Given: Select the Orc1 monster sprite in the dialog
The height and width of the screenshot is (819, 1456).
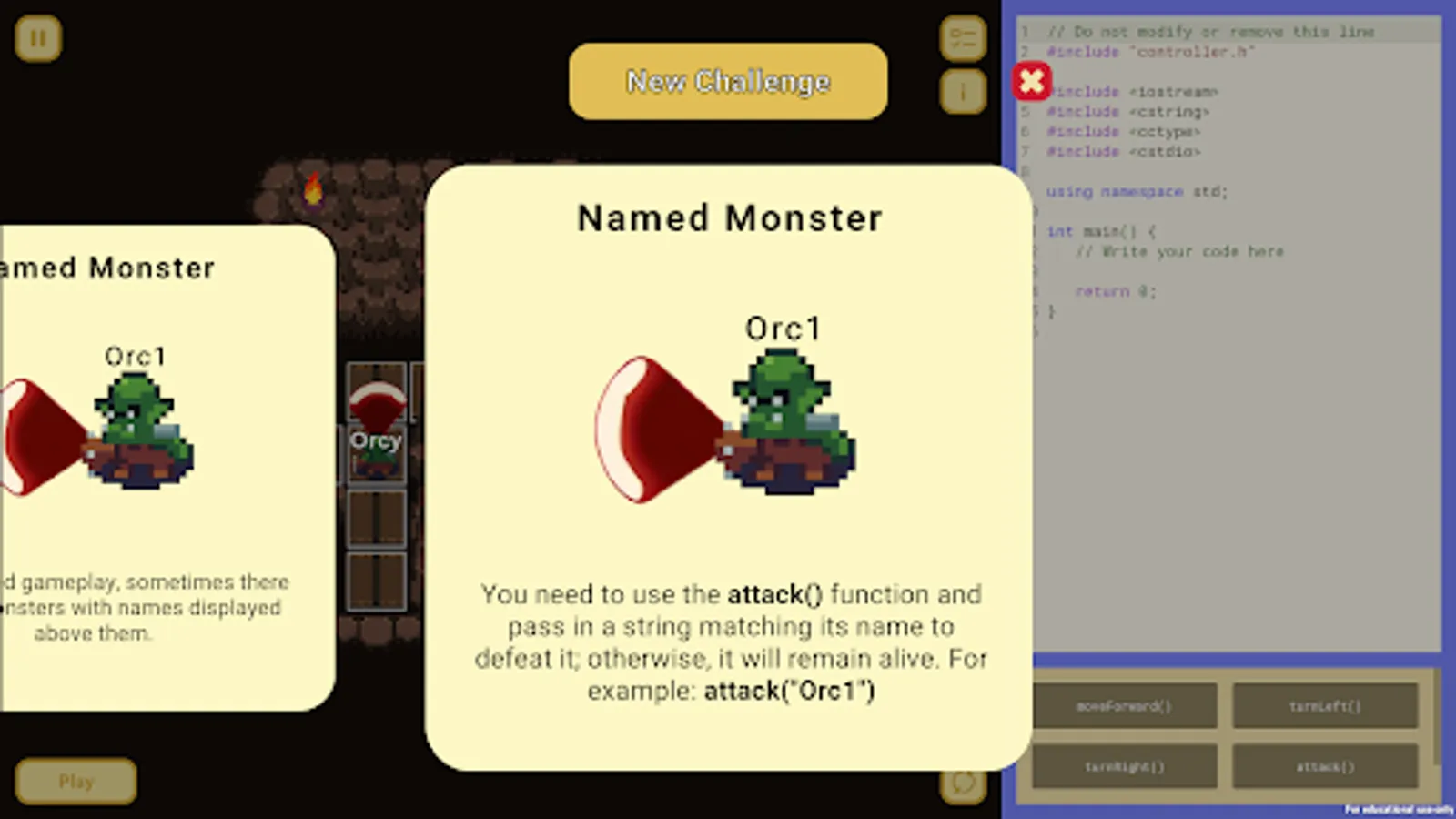Looking at the screenshot, I should tap(784, 419).
